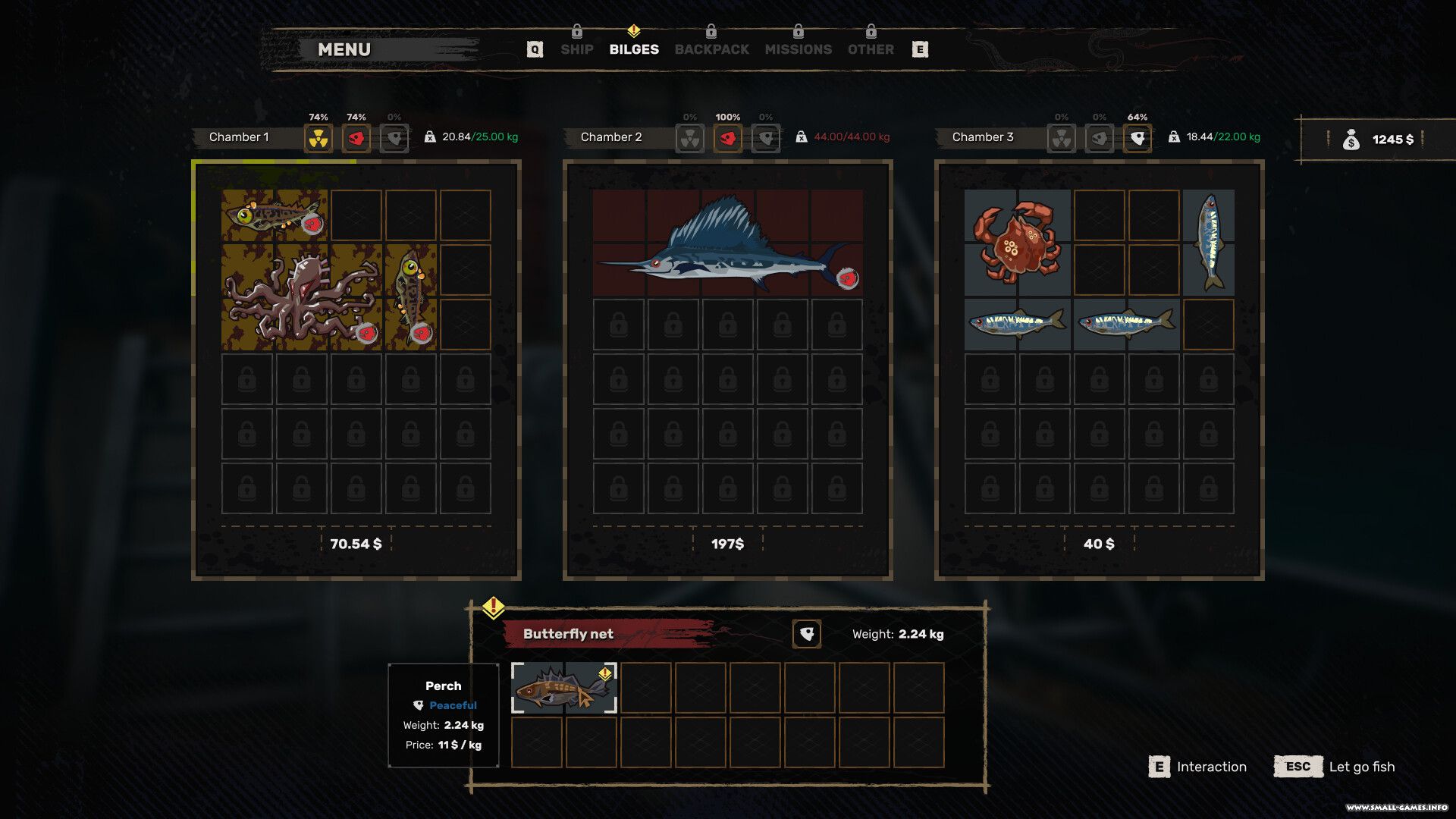Click the Butterfly net peaceful type icon
Viewport: 1456px width, 819px height.
coord(807,634)
